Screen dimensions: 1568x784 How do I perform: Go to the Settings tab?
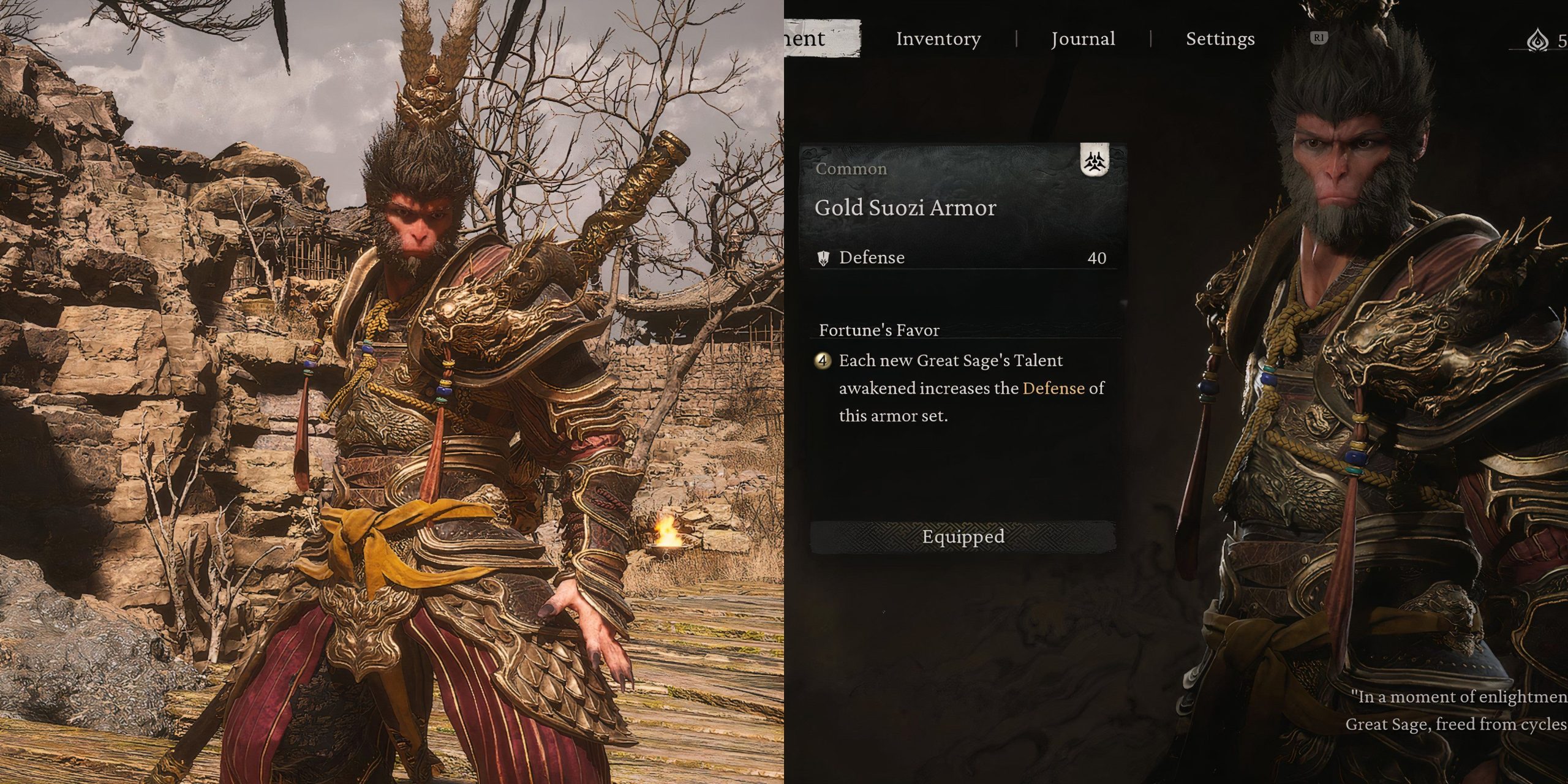(1220, 39)
